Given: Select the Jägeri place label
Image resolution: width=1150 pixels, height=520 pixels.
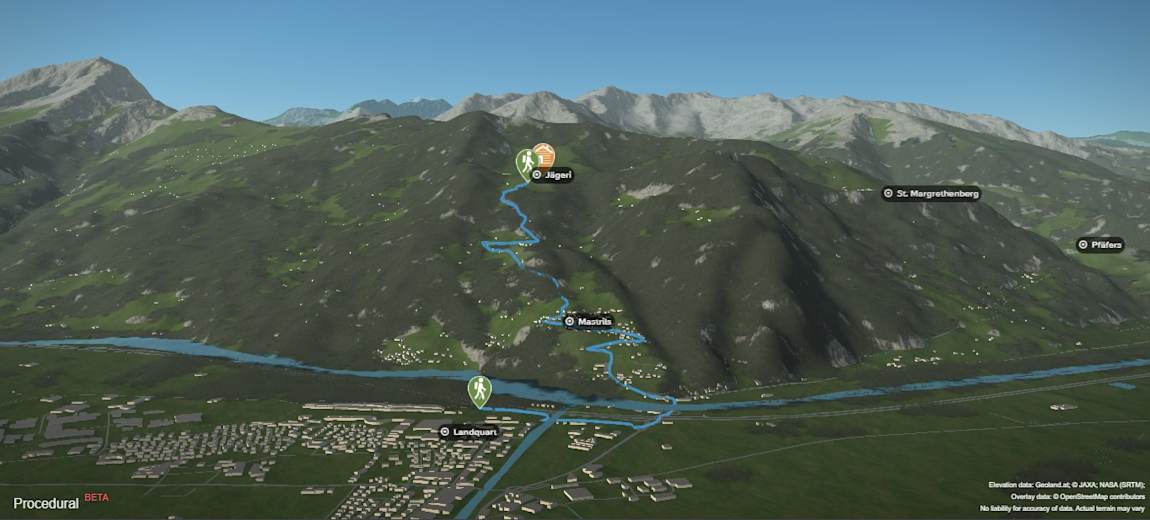Looking at the screenshot, I should (550, 175).
